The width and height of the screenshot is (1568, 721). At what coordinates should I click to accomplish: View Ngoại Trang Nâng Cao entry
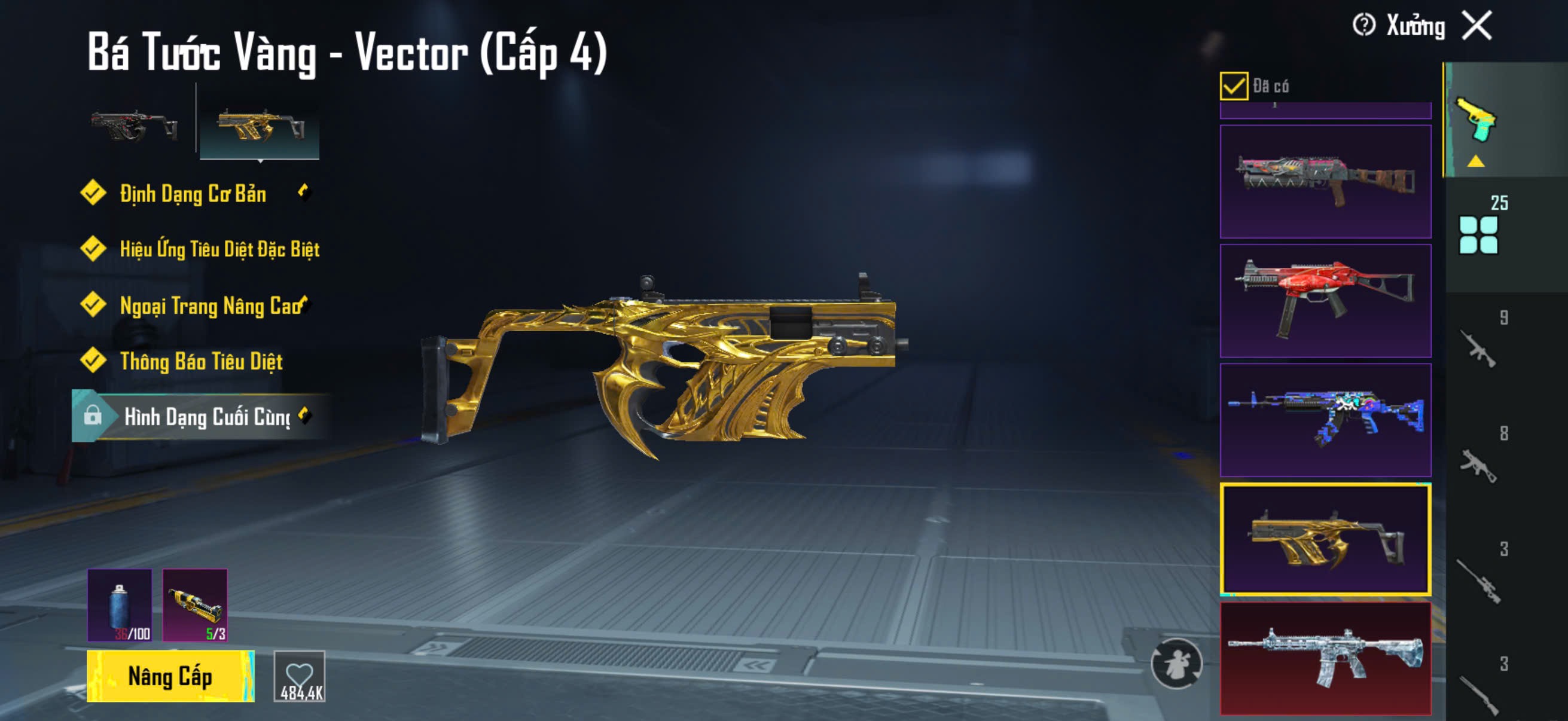pos(210,305)
